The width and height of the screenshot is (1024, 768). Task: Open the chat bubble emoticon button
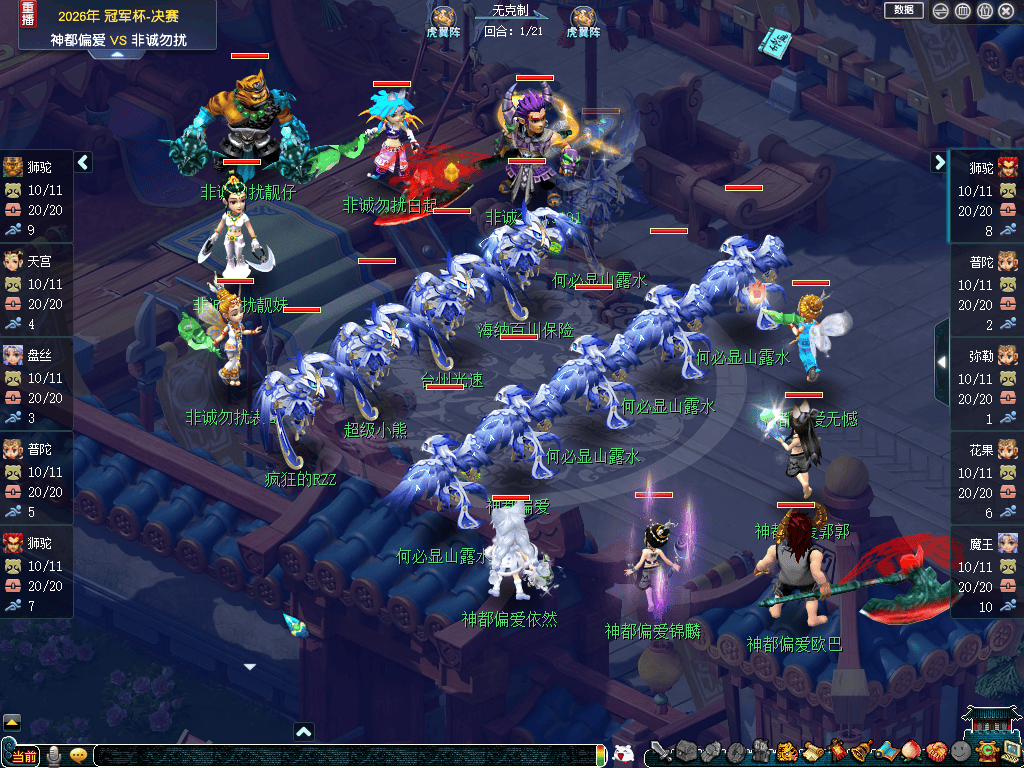point(78,756)
